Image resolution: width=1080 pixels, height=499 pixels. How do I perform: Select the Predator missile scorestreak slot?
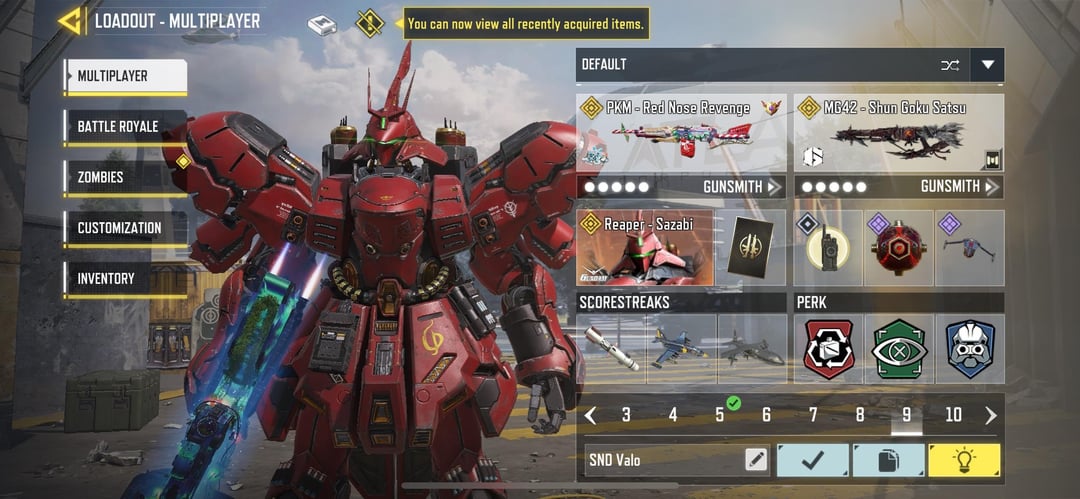[x=611, y=349]
